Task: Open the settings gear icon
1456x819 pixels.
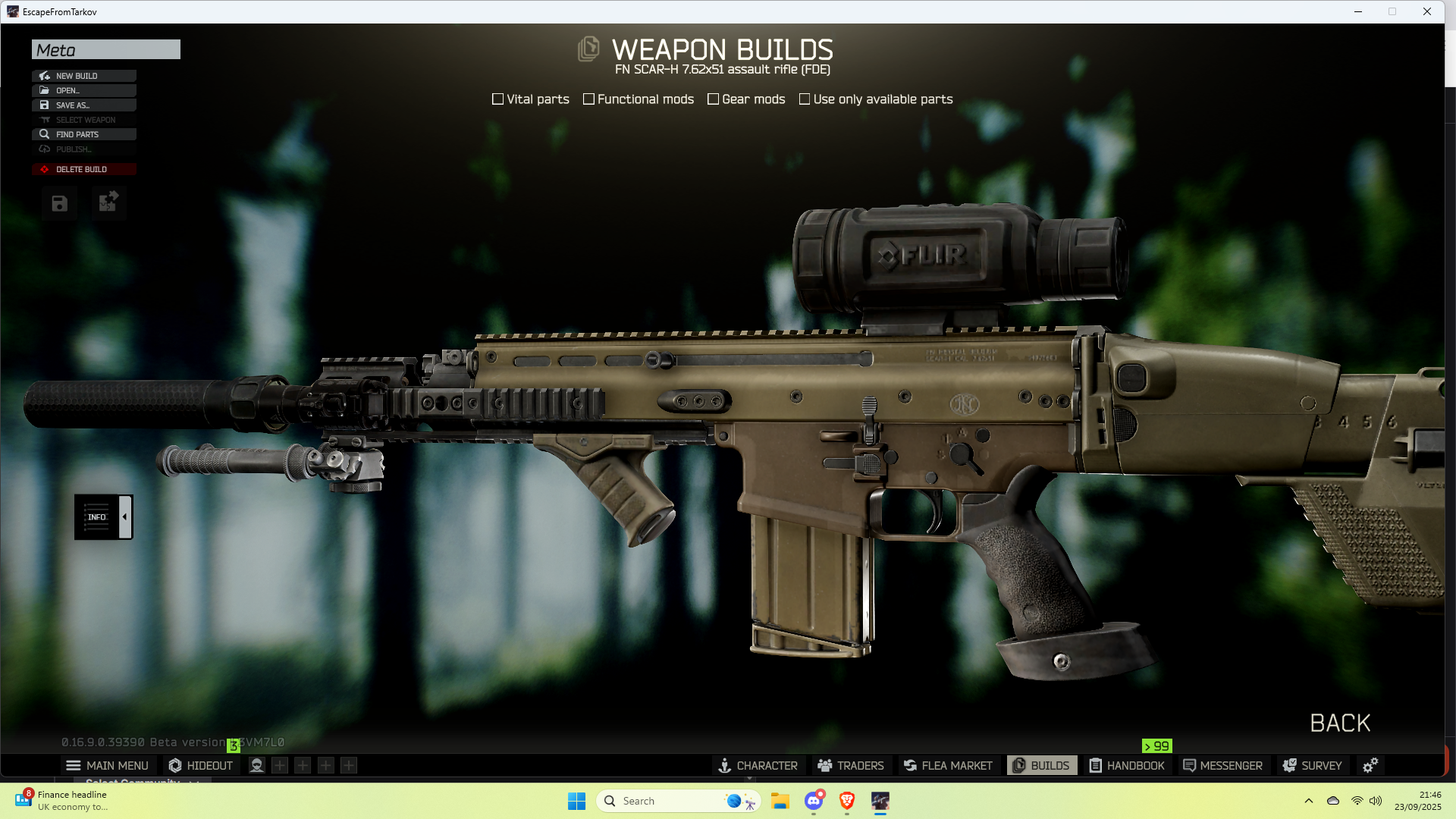Action: tap(1370, 766)
